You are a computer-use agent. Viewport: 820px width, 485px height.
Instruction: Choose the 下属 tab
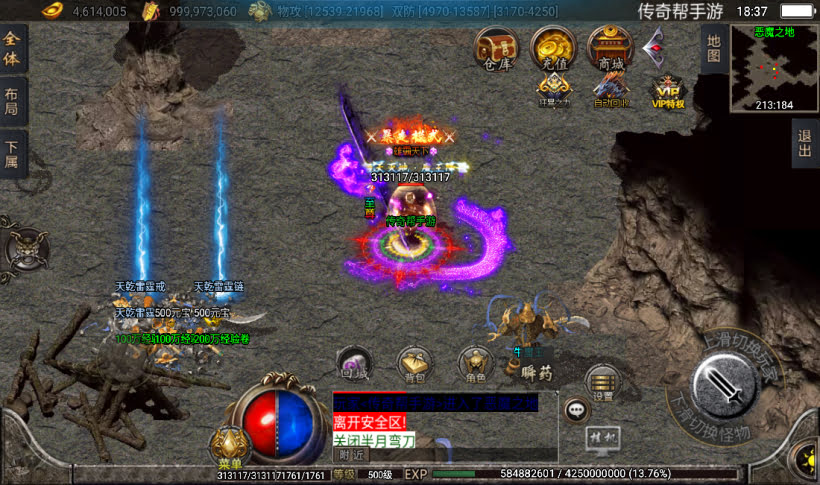[x=13, y=155]
